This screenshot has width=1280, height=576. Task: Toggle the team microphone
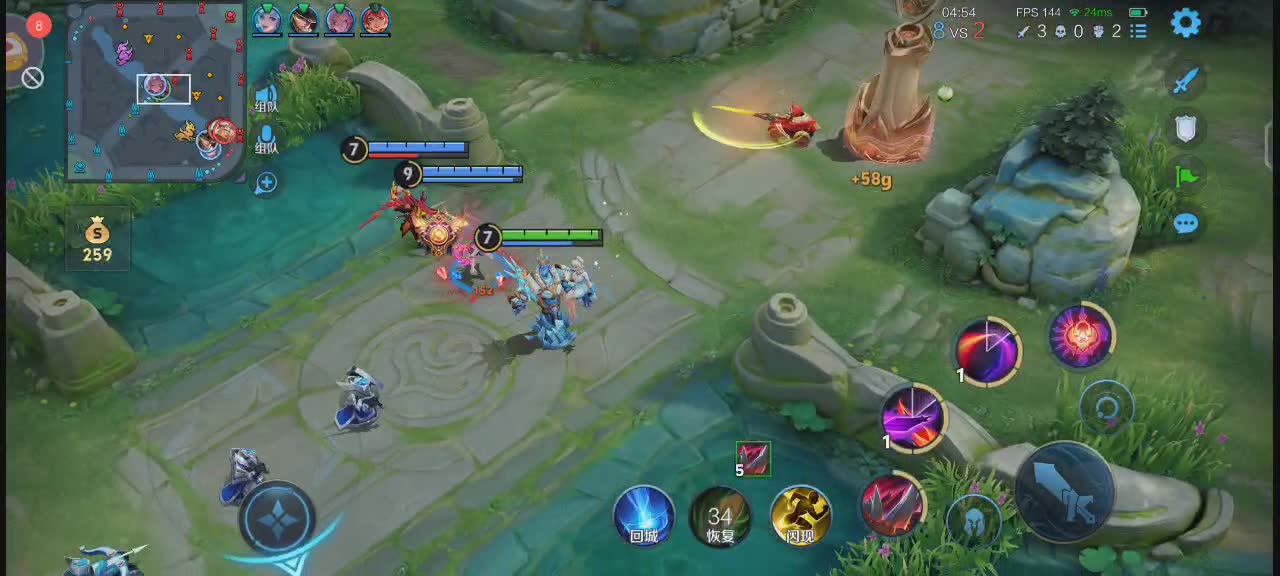[266, 139]
